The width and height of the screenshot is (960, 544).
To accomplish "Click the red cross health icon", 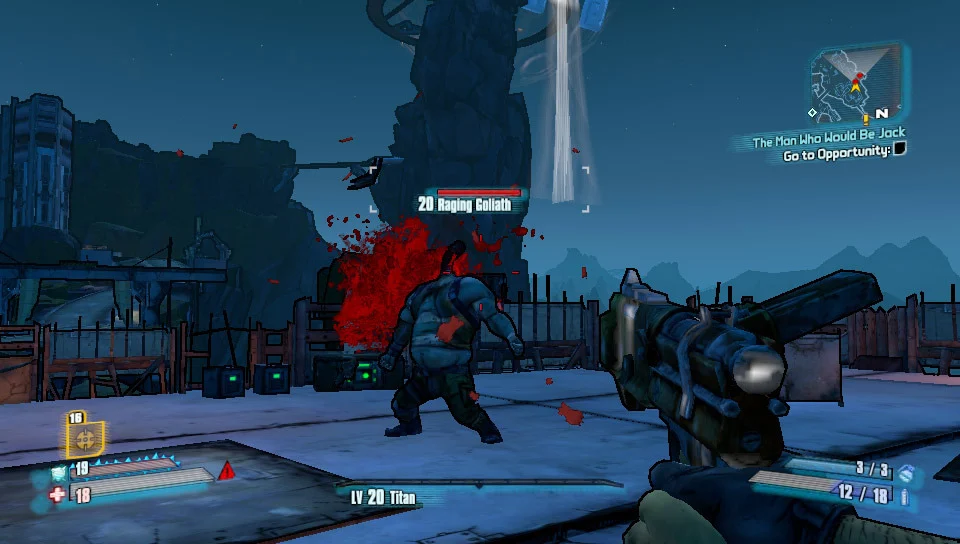I will pos(57,495).
